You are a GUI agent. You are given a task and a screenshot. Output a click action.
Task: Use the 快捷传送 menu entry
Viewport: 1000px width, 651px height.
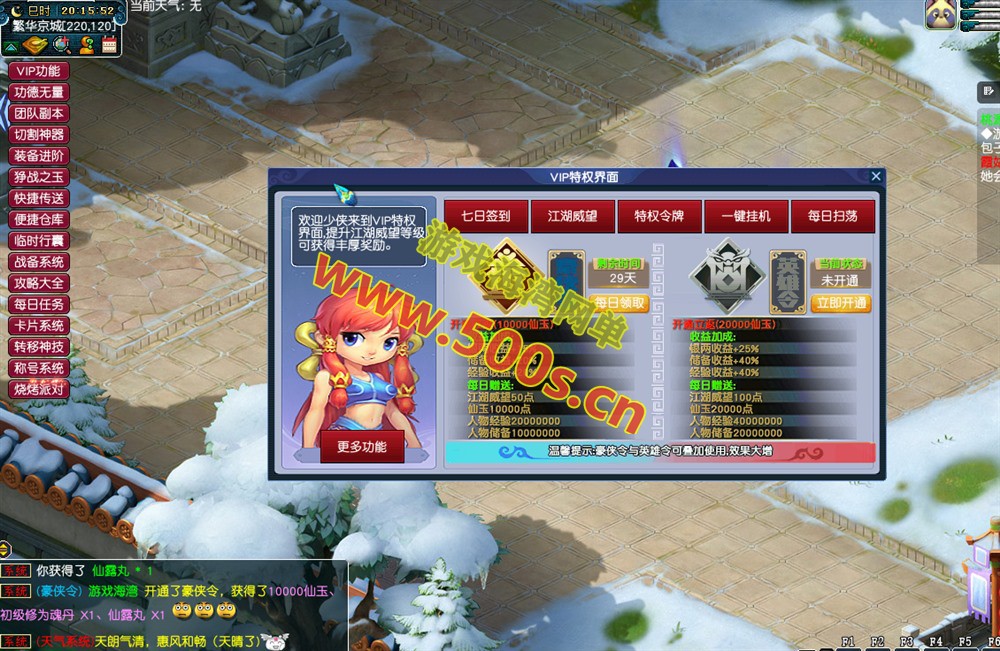pos(39,198)
